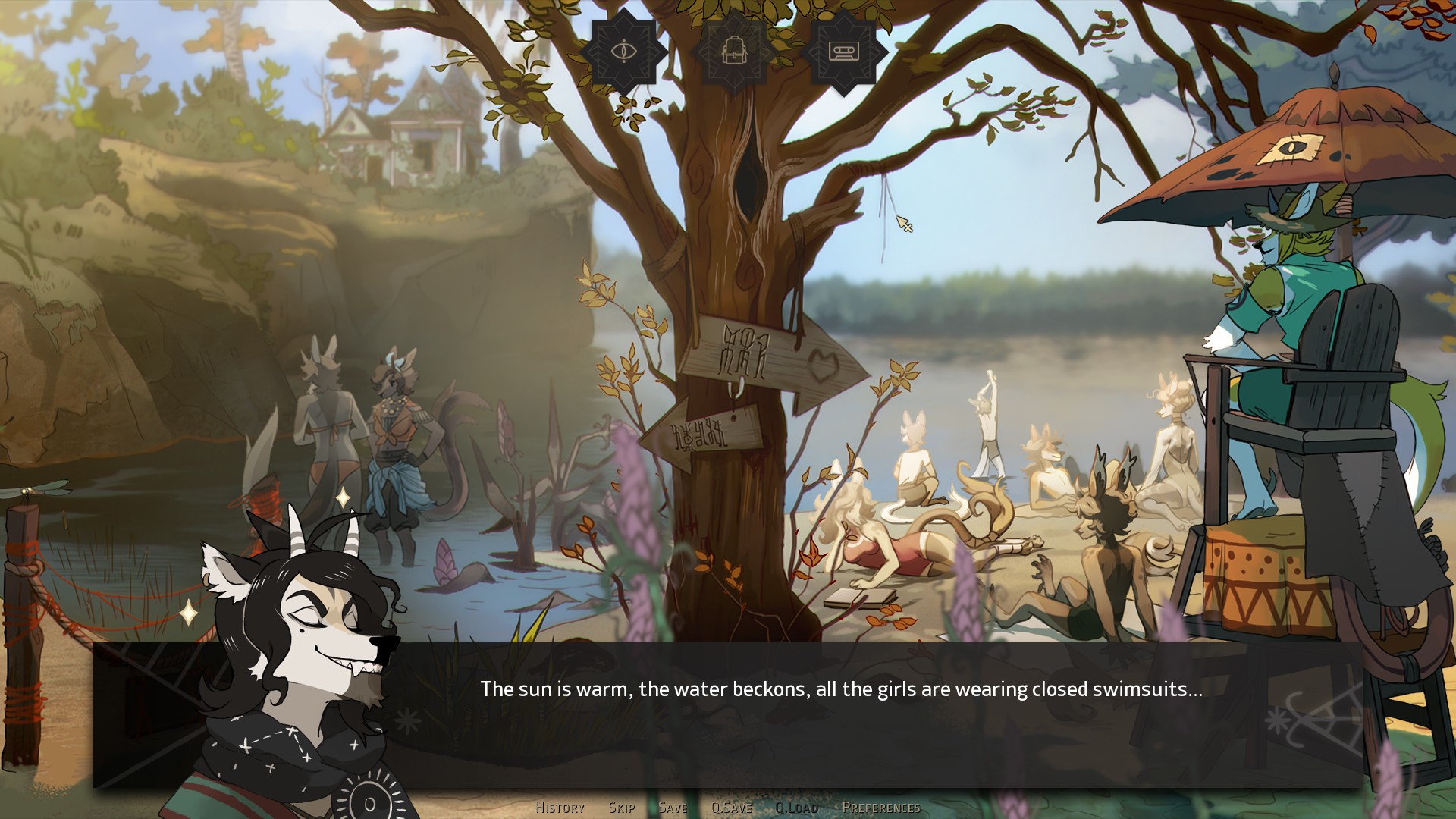The image size is (1456, 819).
Task: Open the Preferences screen
Action: (x=880, y=808)
